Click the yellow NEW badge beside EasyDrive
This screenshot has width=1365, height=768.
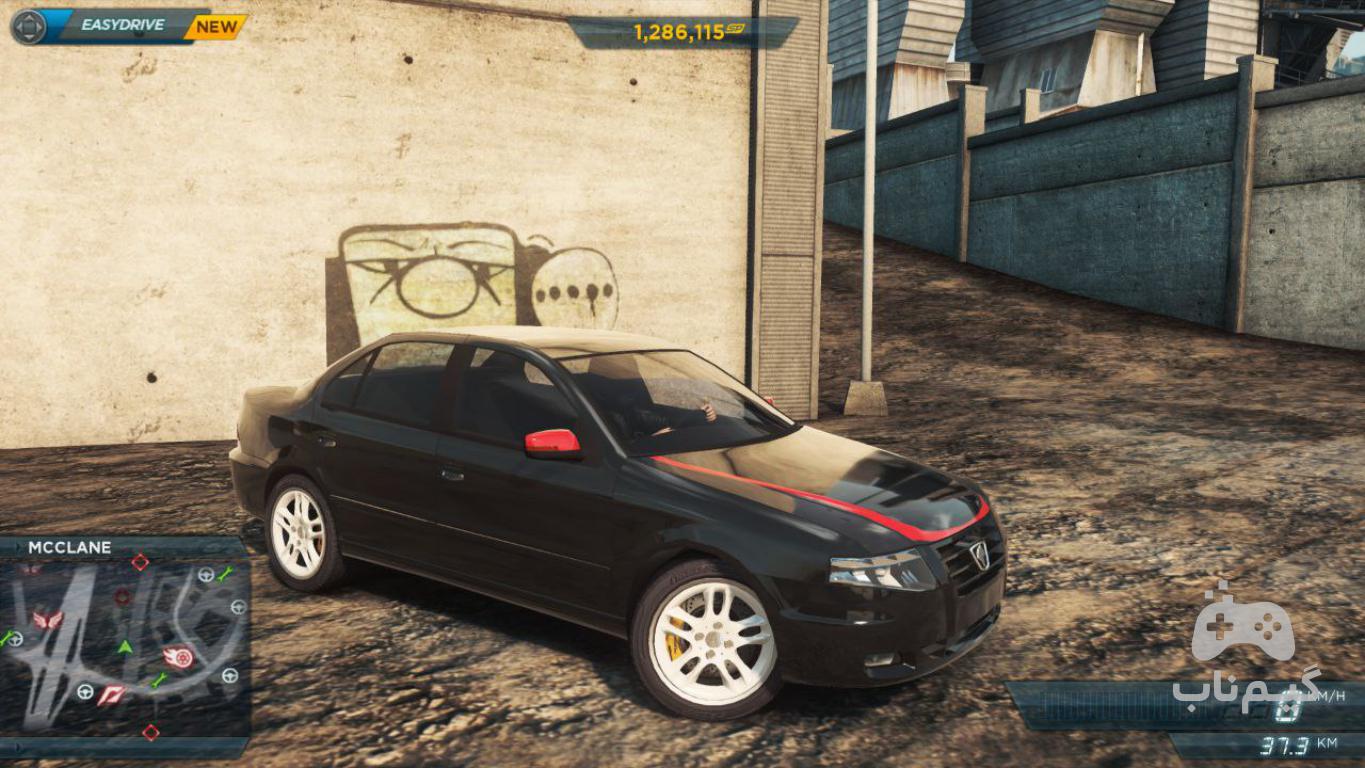tap(215, 27)
